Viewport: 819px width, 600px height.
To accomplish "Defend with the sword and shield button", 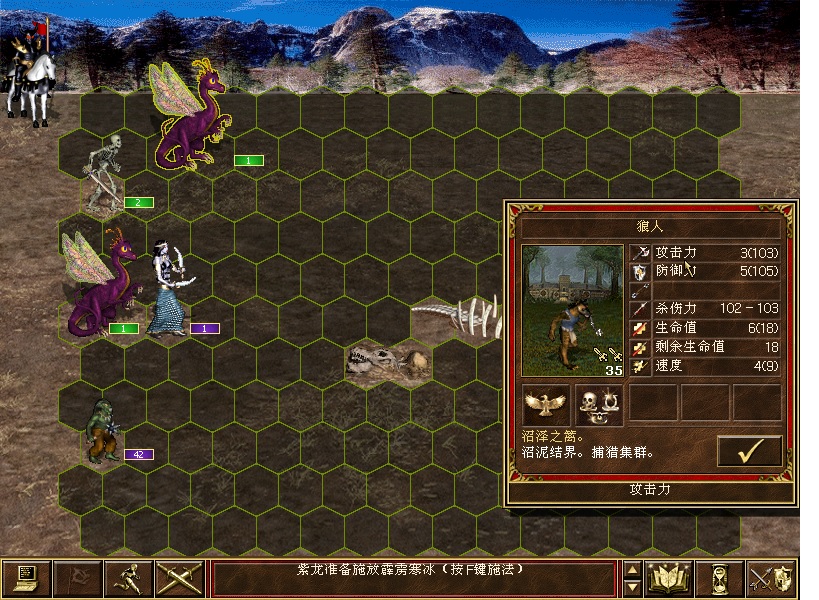I will tap(771, 578).
